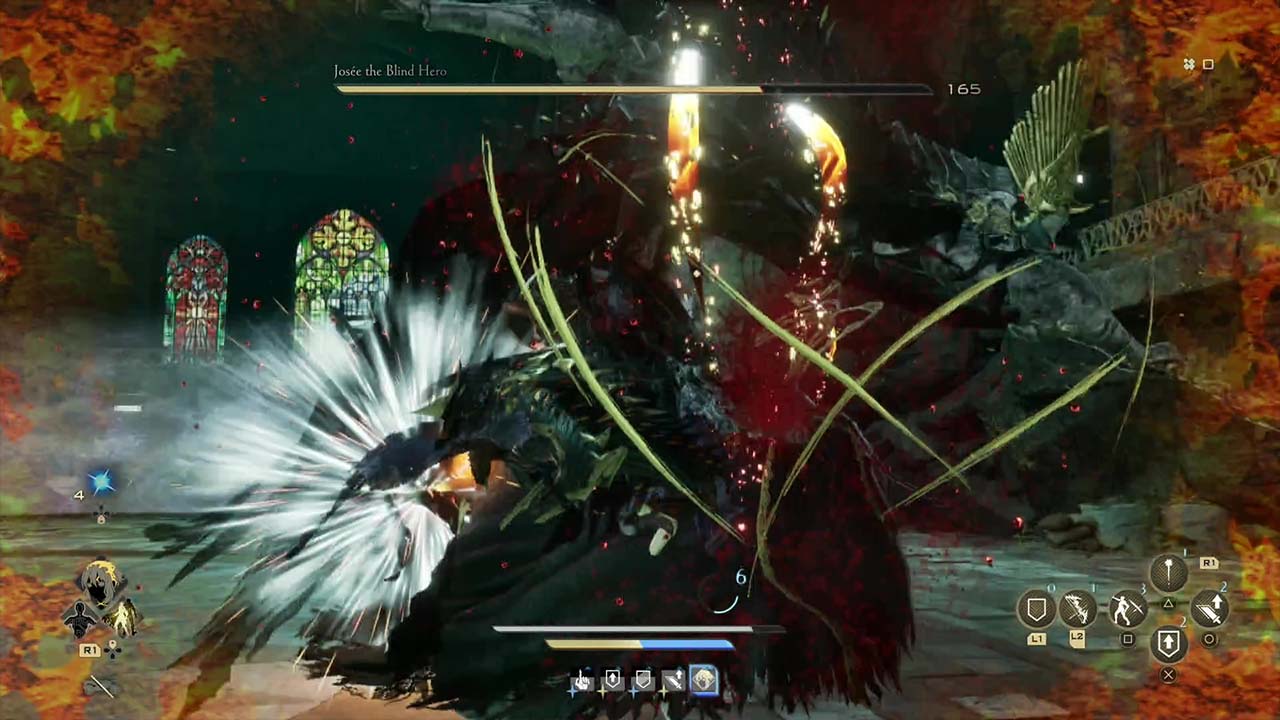1280x720 pixels.
Task: Use the flaming bow skill
Action: point(1078,609)
